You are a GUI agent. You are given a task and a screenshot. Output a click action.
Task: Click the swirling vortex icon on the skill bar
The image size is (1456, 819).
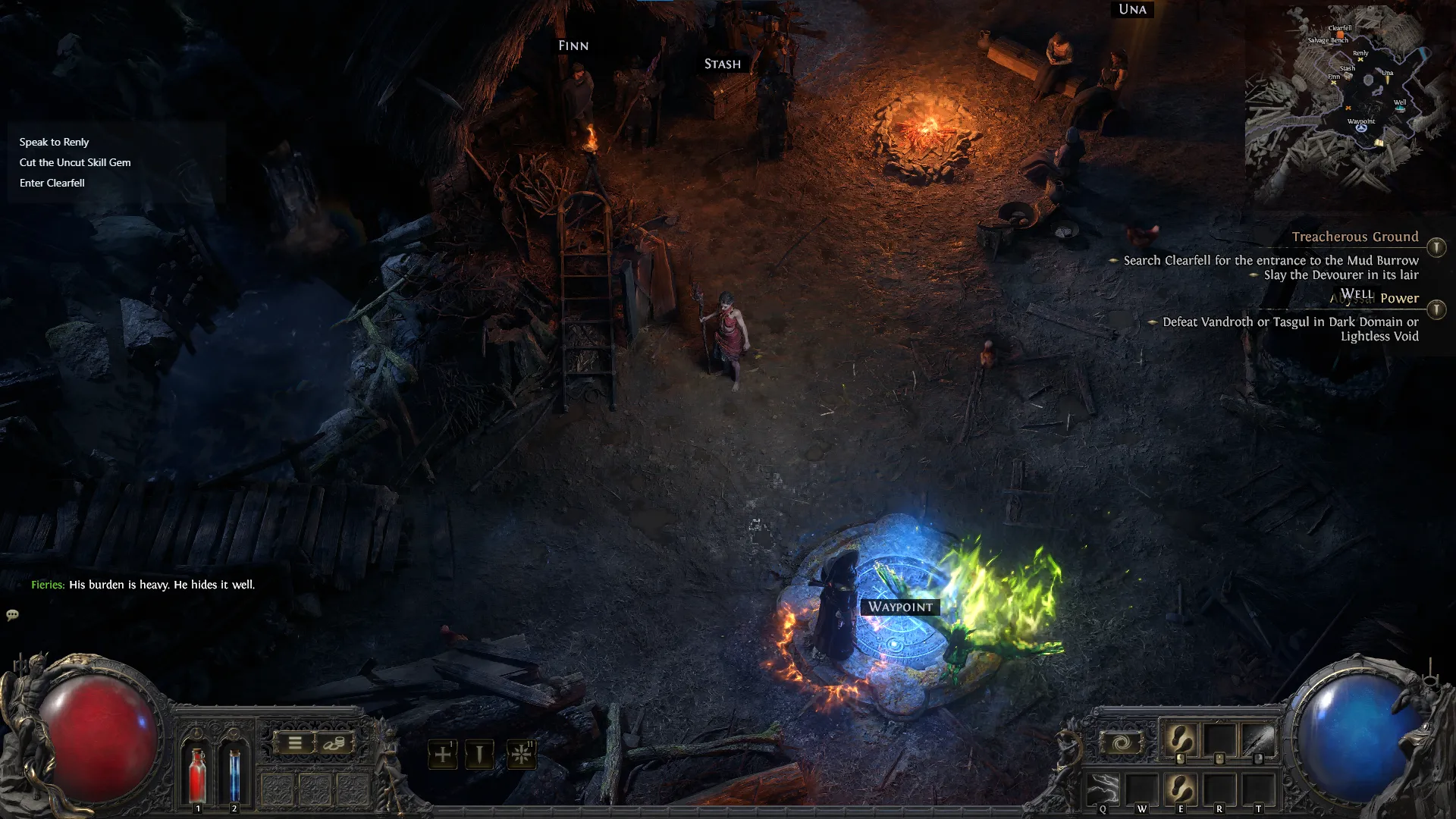pos(1121,742)
